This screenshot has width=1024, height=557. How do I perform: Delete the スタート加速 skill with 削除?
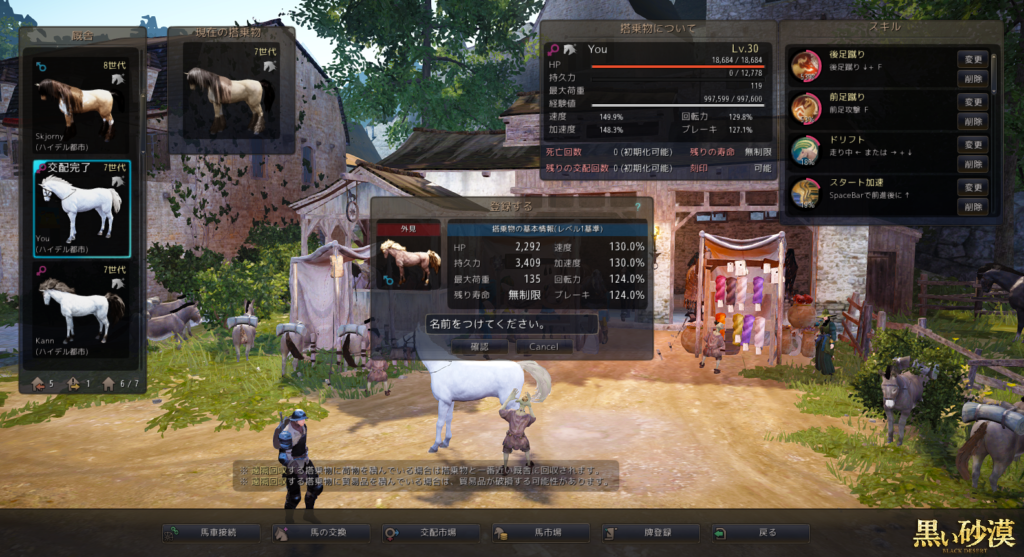point(973,206)
